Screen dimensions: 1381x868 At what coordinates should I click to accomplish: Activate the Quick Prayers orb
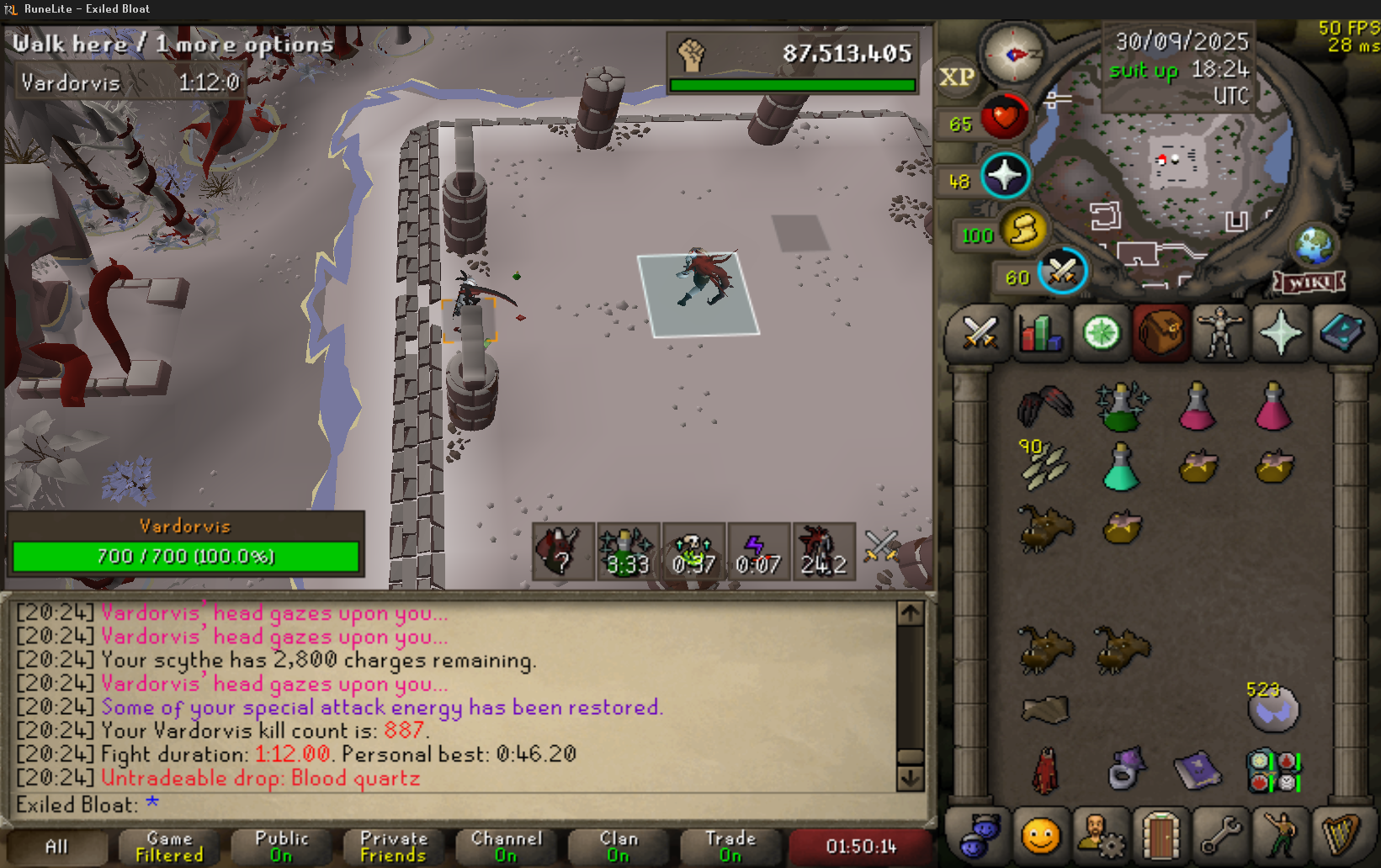point(1005,176)
